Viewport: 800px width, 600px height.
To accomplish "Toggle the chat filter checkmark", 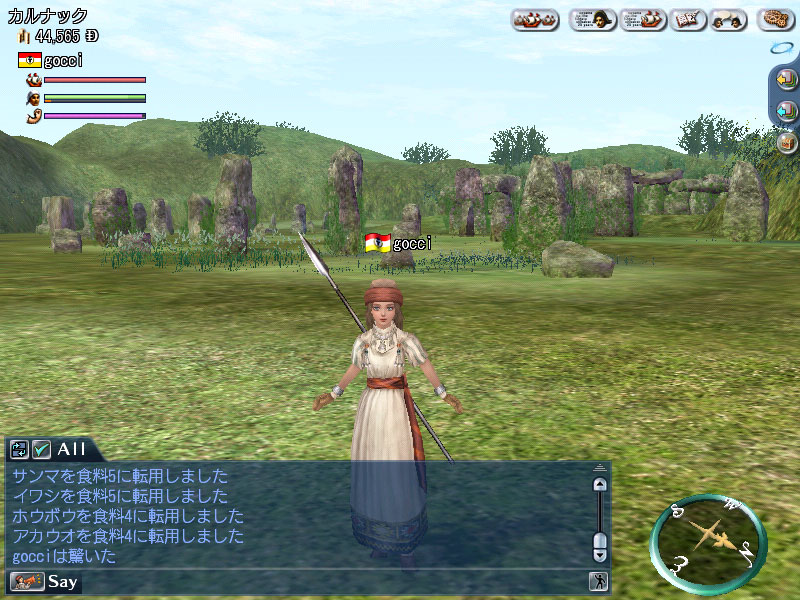I will coord(41,450).
